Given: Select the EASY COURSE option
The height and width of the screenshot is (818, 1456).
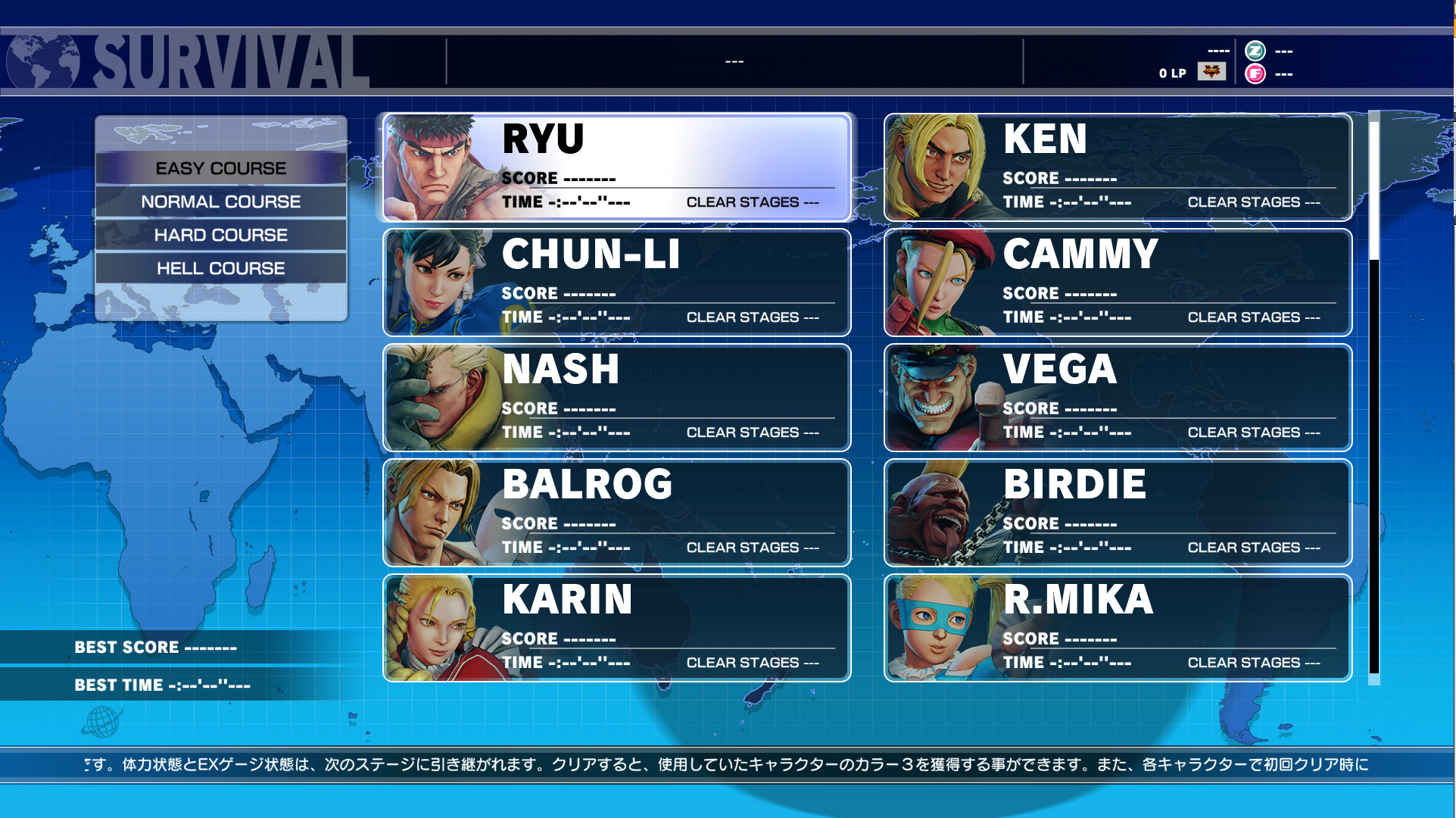Looking at the screenshot, I should (220, 168).
